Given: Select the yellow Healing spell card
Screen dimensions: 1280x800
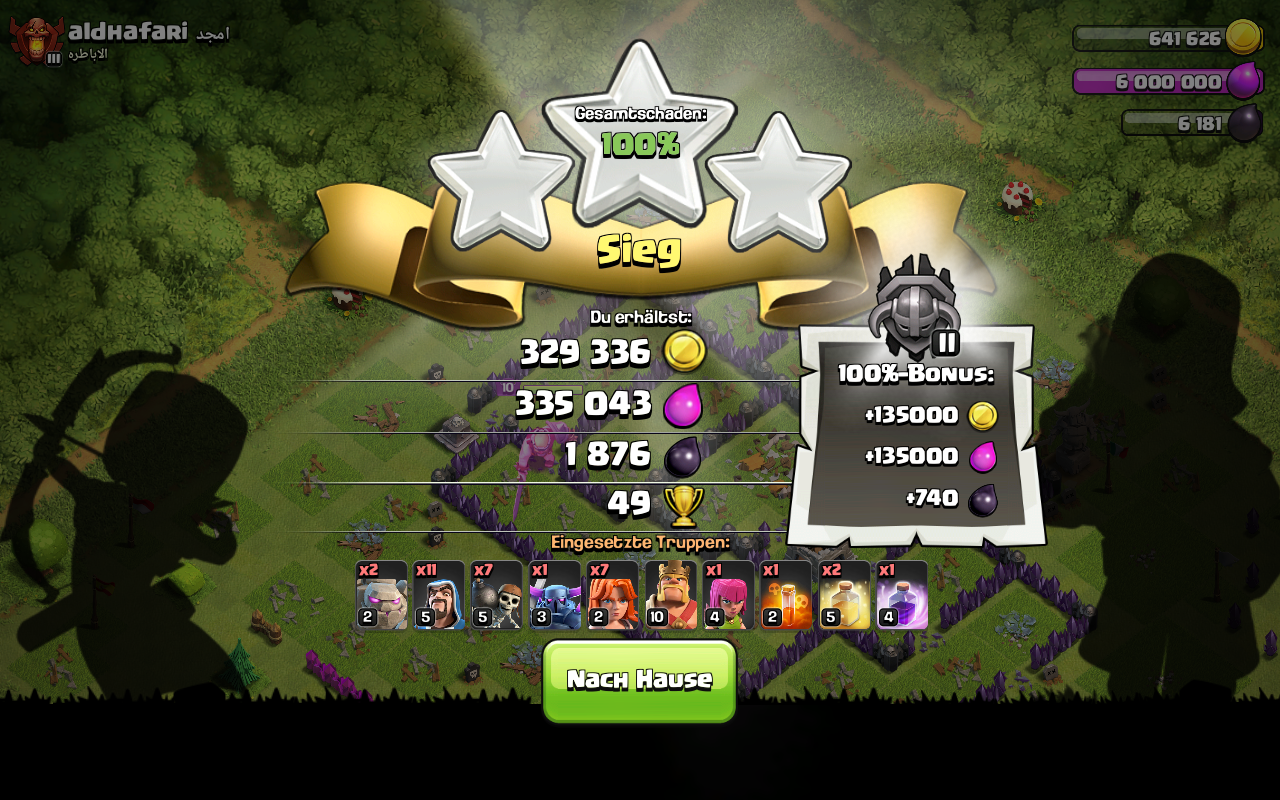Looking at the screenshot, I should coord(844,595).
